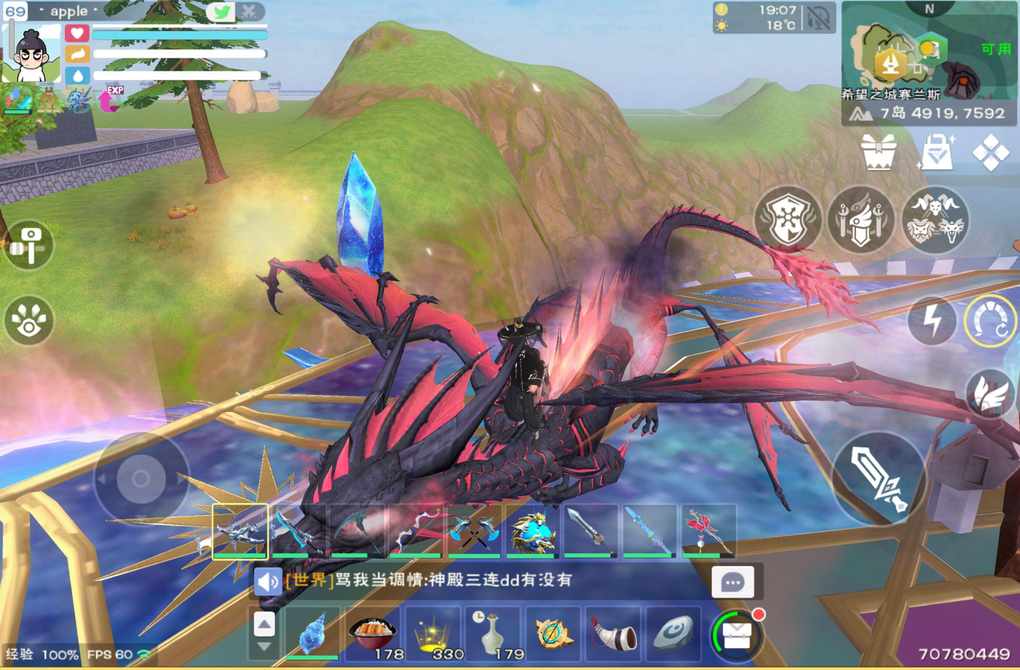The width and height of the screenshot is (1020, 670).
Task: Open the backpack inventory button
Action: [737, 635]
